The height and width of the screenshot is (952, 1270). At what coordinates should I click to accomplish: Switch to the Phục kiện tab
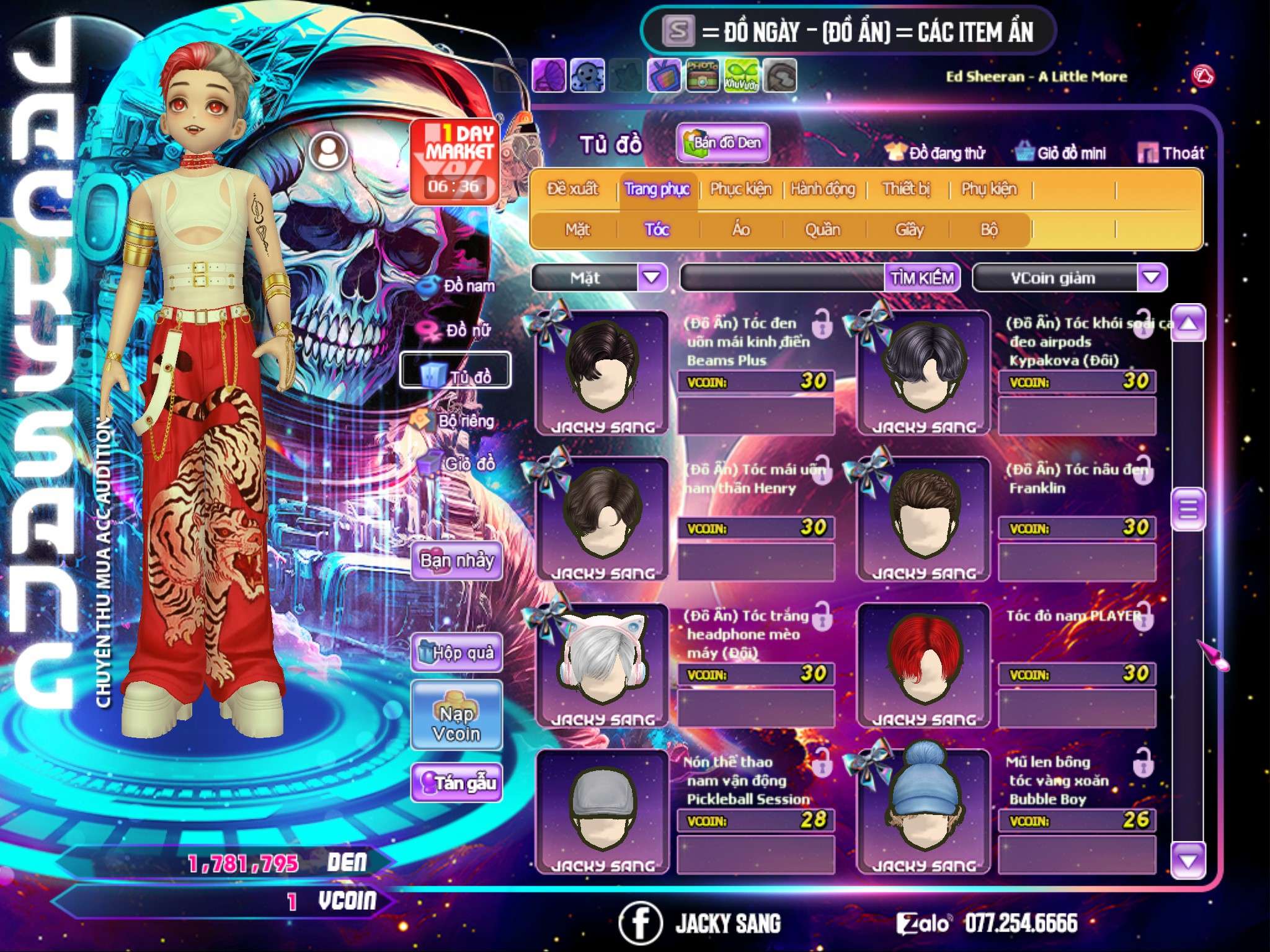tap(740, 189)
